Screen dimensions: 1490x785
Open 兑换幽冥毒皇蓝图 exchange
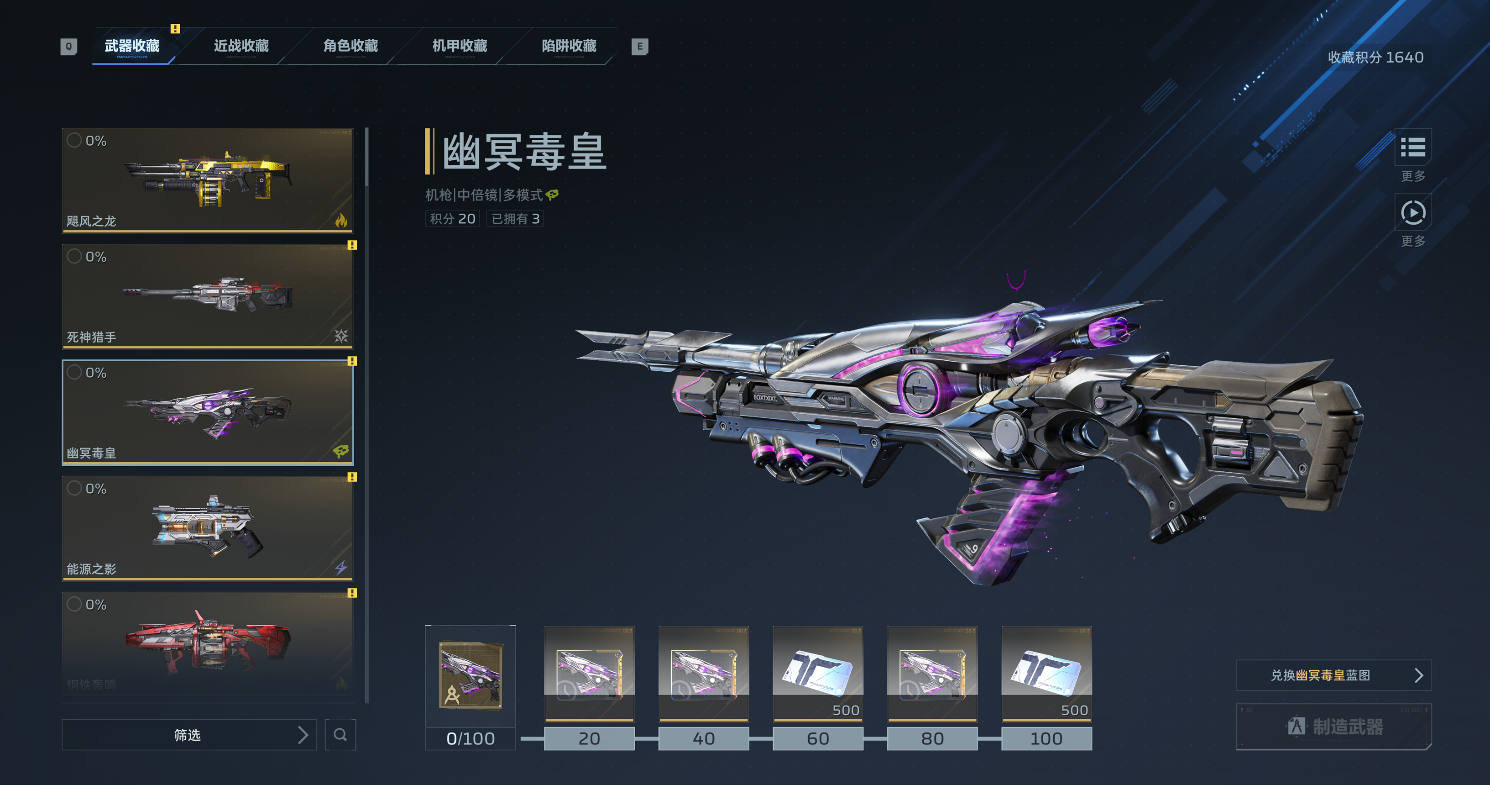[1333, 675]
